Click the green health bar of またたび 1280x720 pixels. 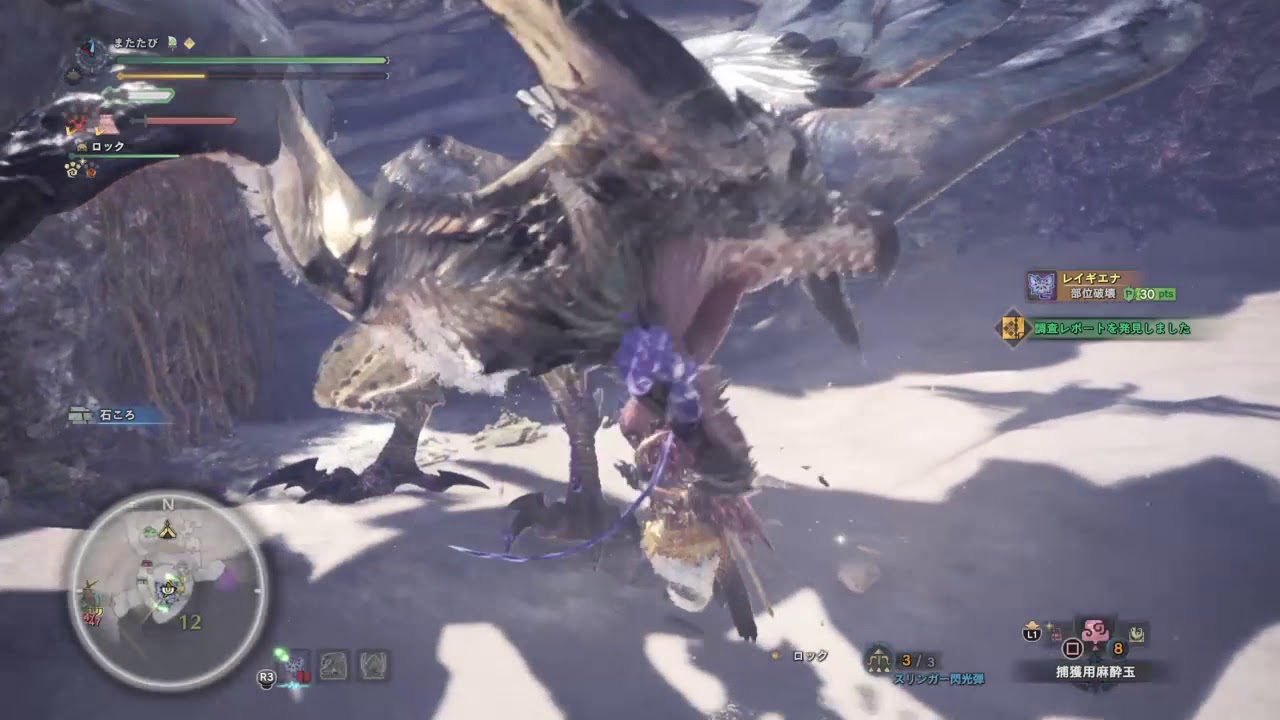click(250, 60)
